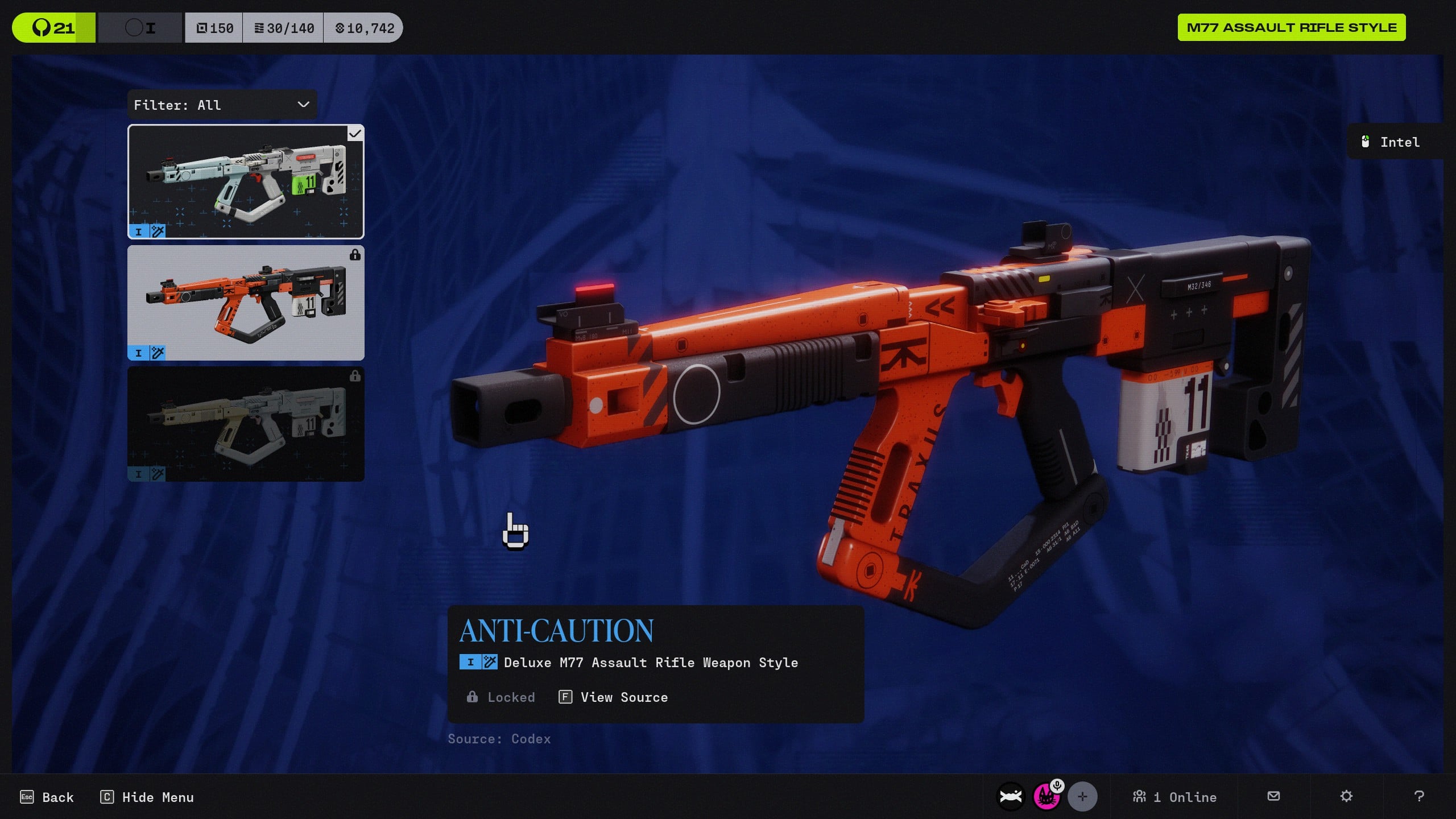Select the locked tan weapon style thumbnail
This screenshot has height=819, width=1456.
(x=246, y=424)
